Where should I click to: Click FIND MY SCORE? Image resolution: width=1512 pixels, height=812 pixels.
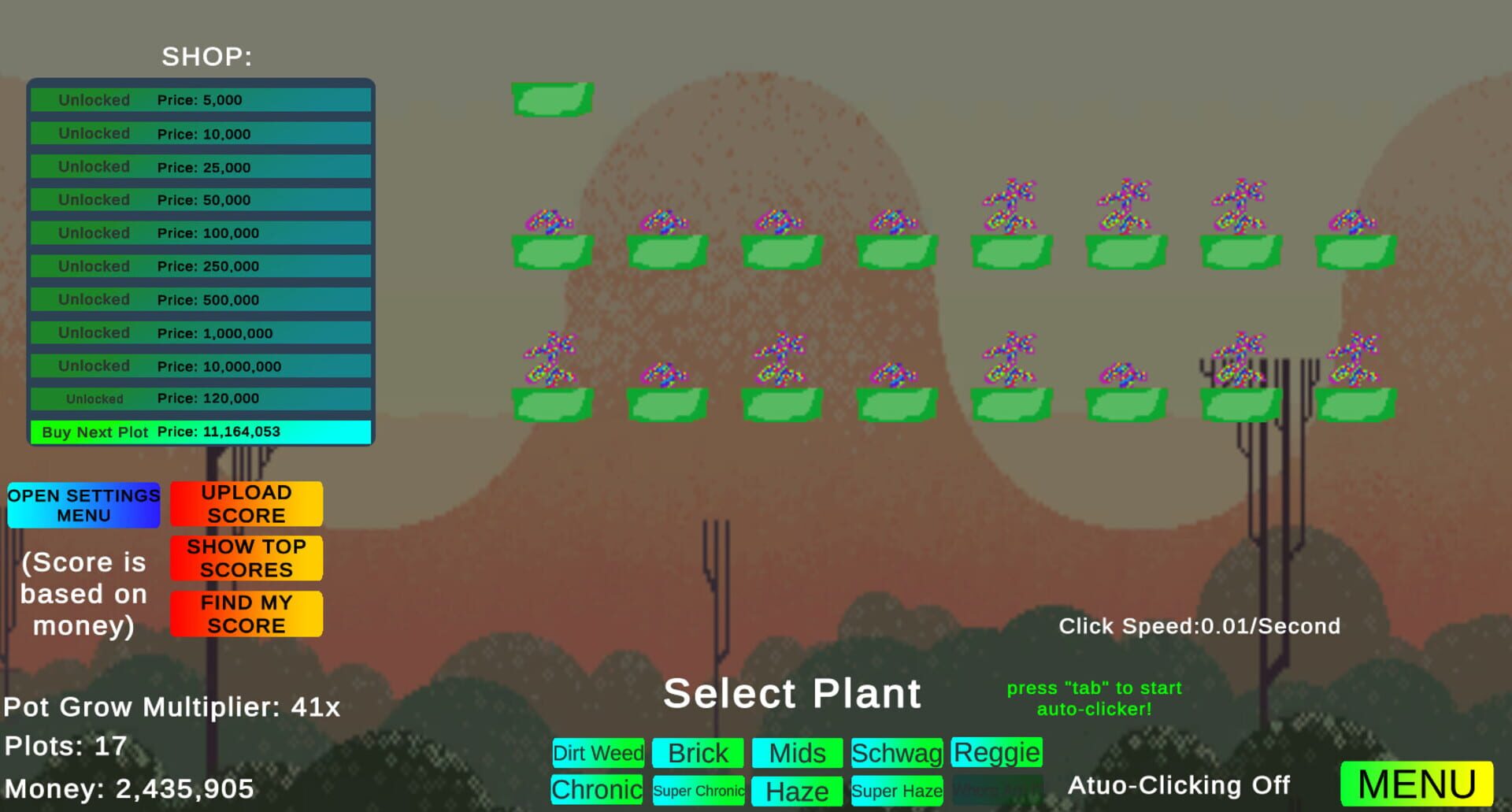[x=246, y=614]
